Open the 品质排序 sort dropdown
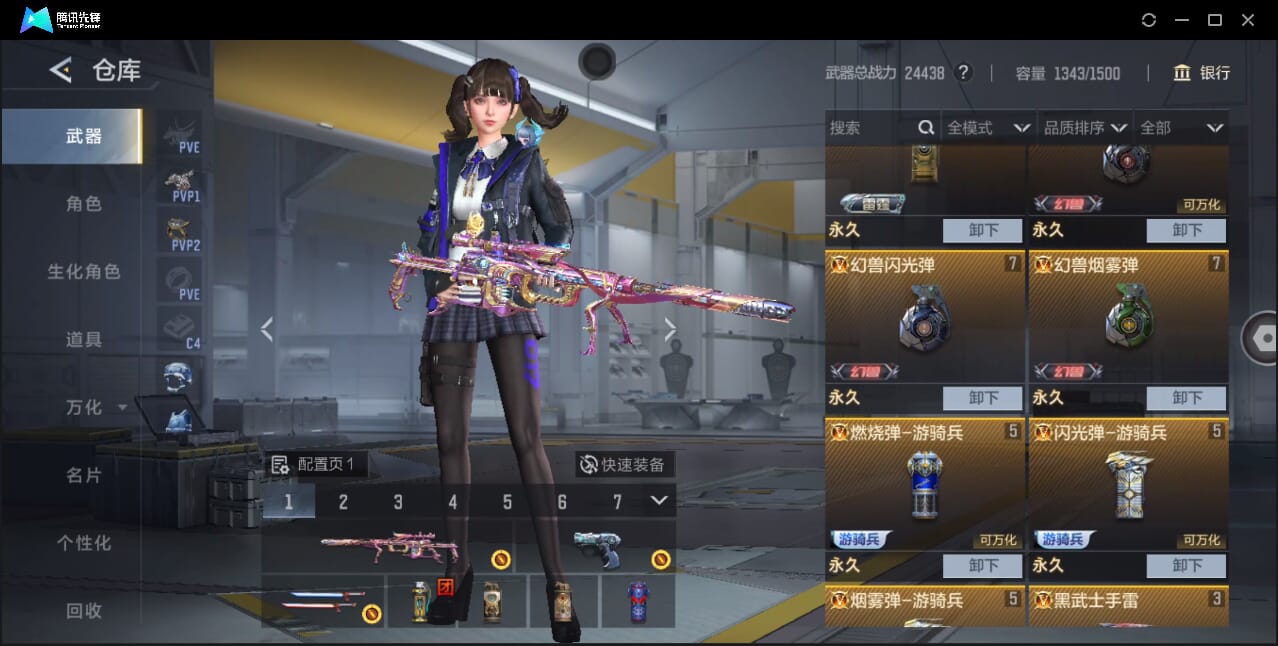The height and width of the screenshot is (646, 1278). (x=1085, y=128)
